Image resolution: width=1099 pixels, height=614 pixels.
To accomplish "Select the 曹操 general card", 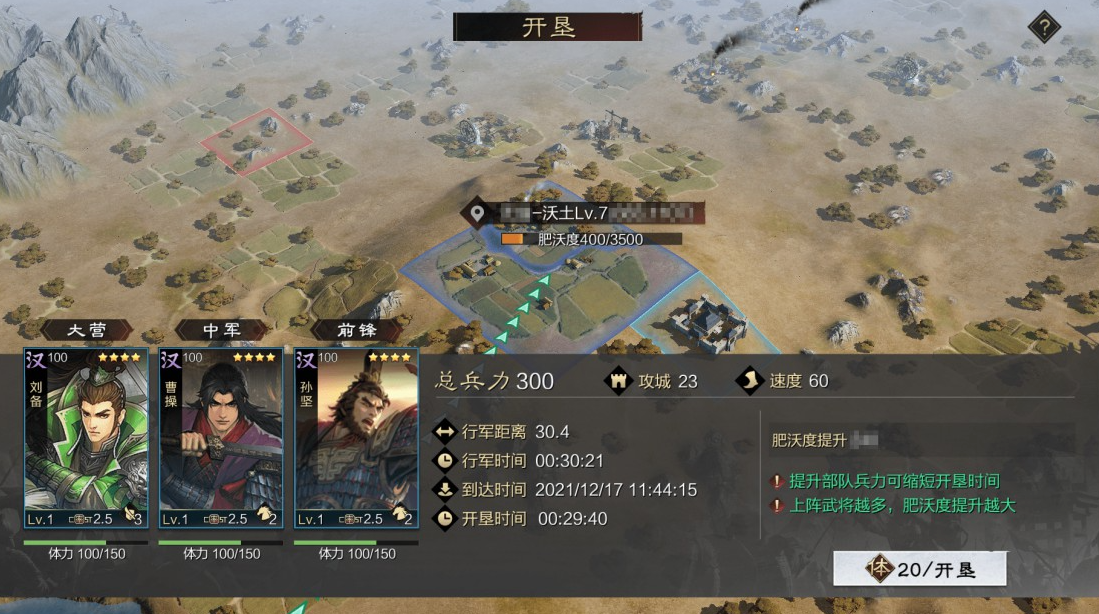I will click(x=221, y=438).
